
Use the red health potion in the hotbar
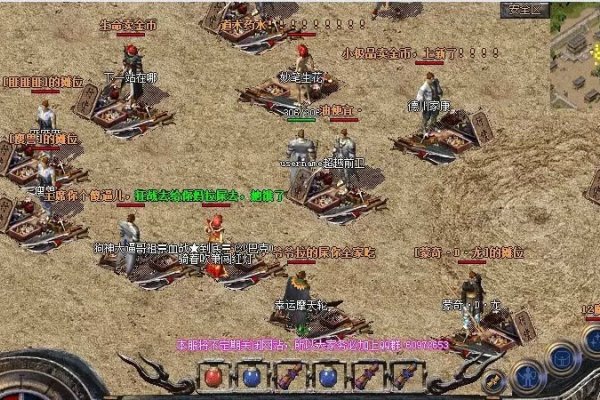tap(213, 377)
